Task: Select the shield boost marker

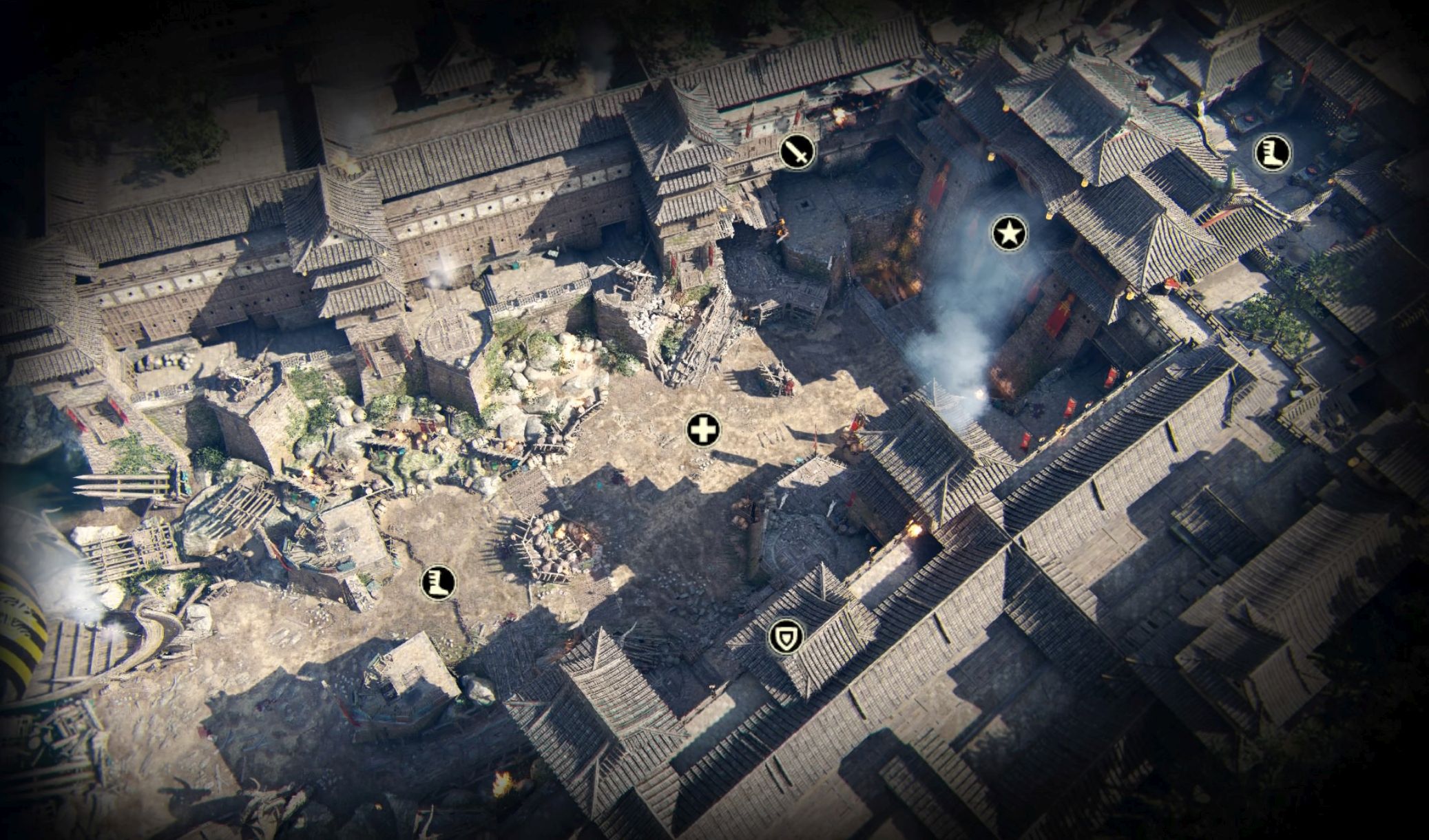Action: coord(786,638)
